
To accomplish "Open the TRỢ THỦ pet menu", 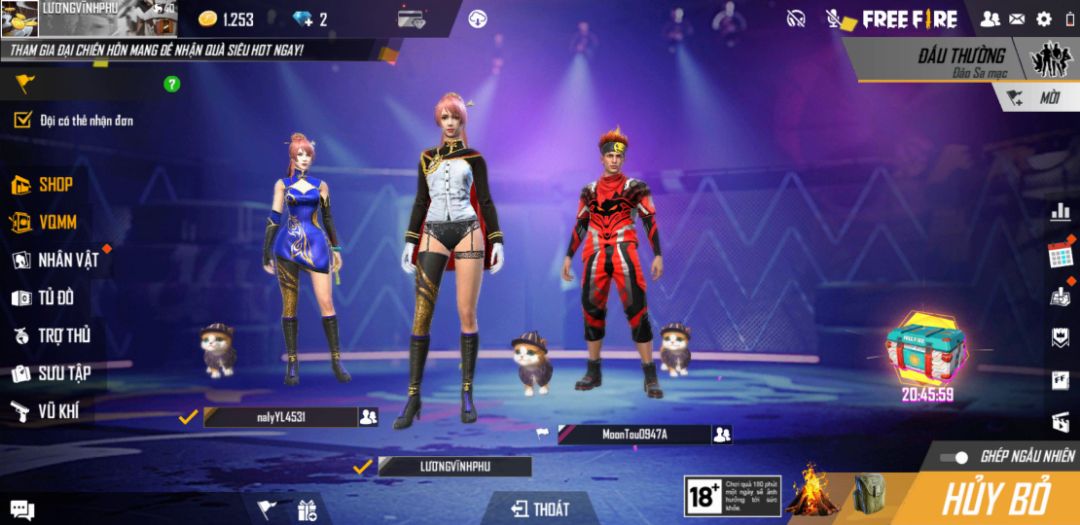I will (52, 336).
